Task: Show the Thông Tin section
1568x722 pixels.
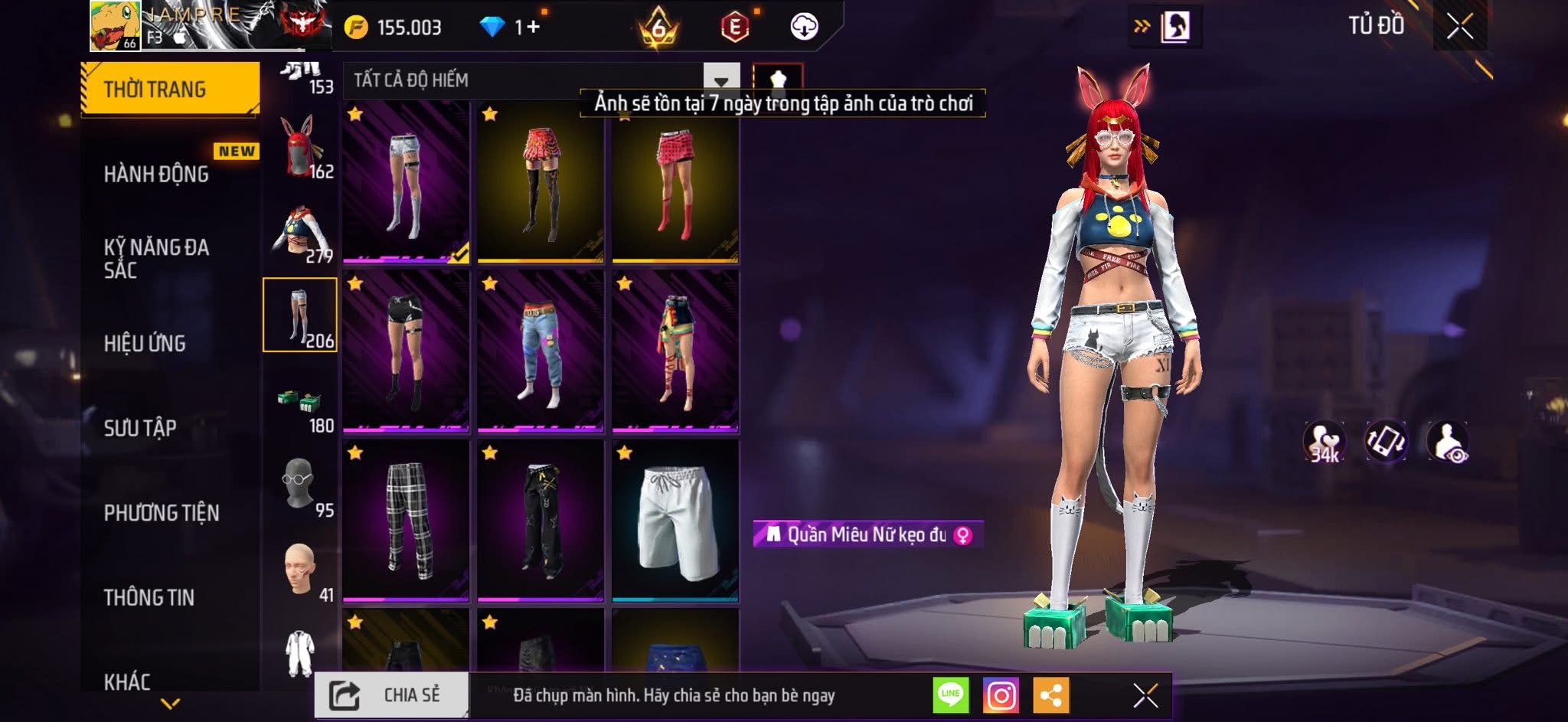Action: (149, 597)
